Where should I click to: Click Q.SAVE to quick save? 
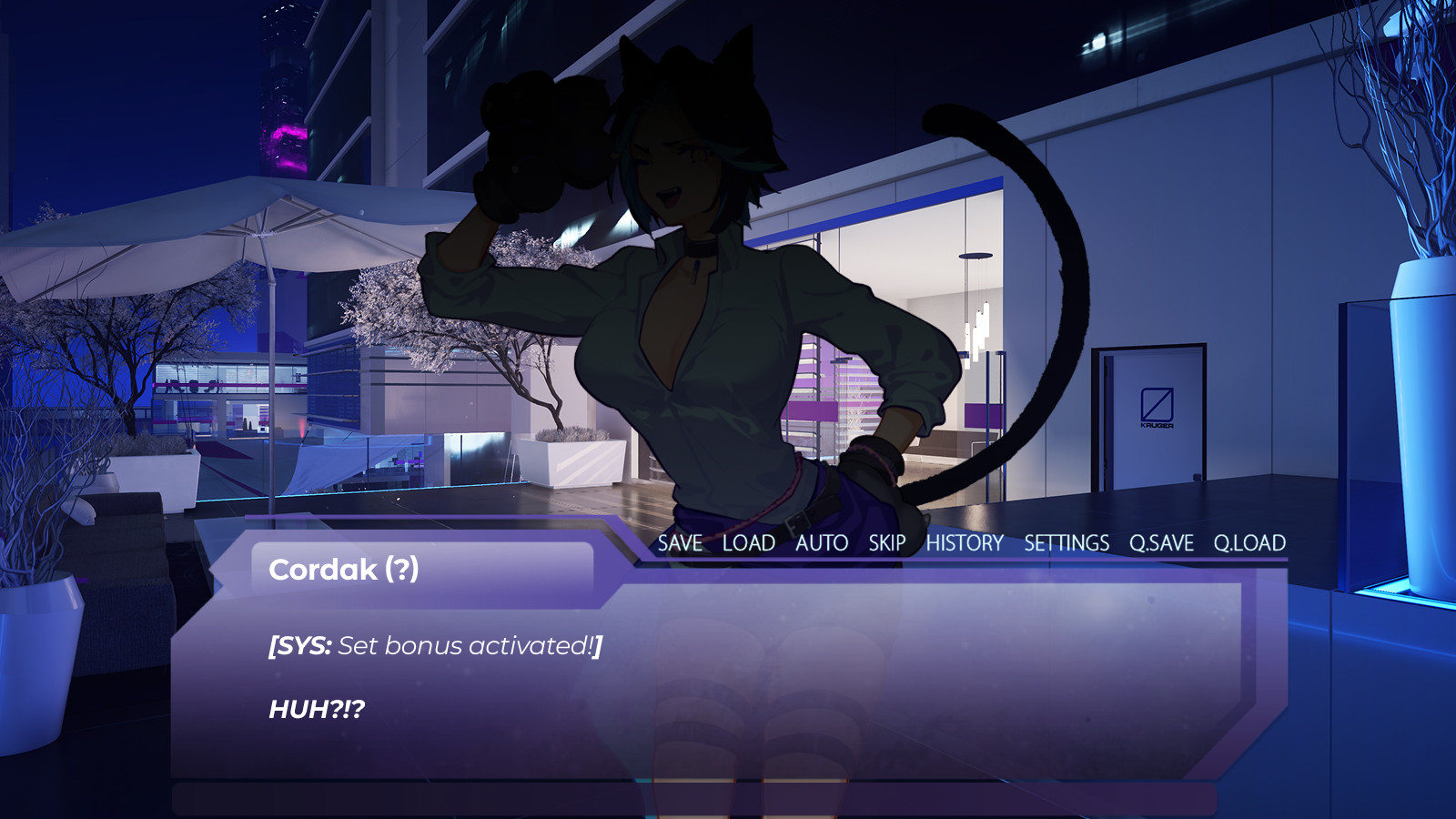click(x=1161, y=543)
